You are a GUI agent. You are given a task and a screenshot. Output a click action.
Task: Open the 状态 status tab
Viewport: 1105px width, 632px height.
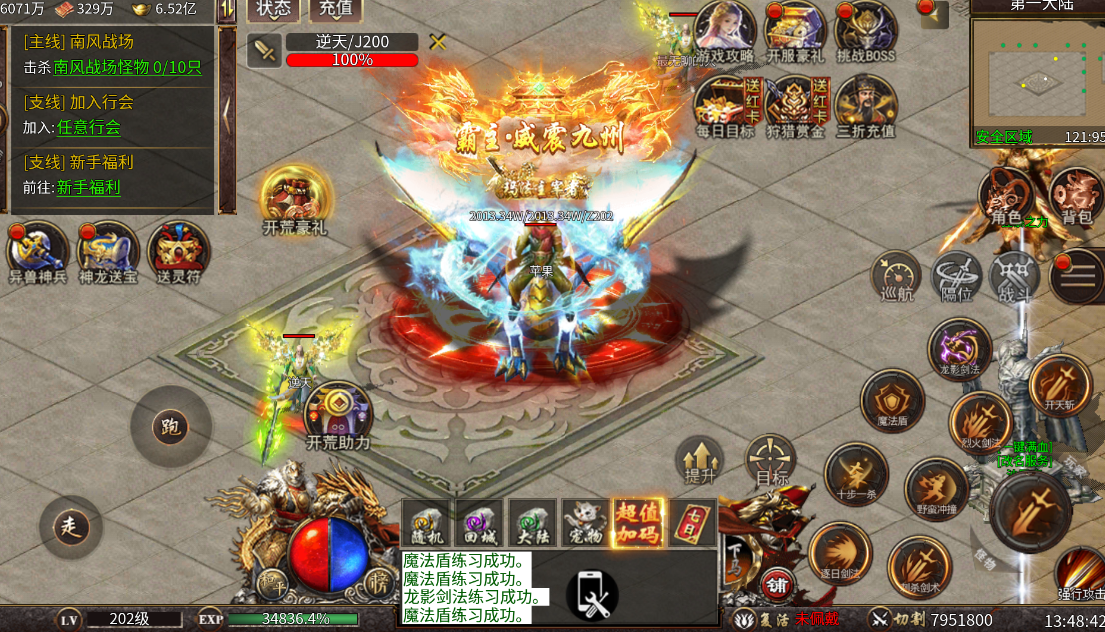pyautogui.click(x=273, y=9)
